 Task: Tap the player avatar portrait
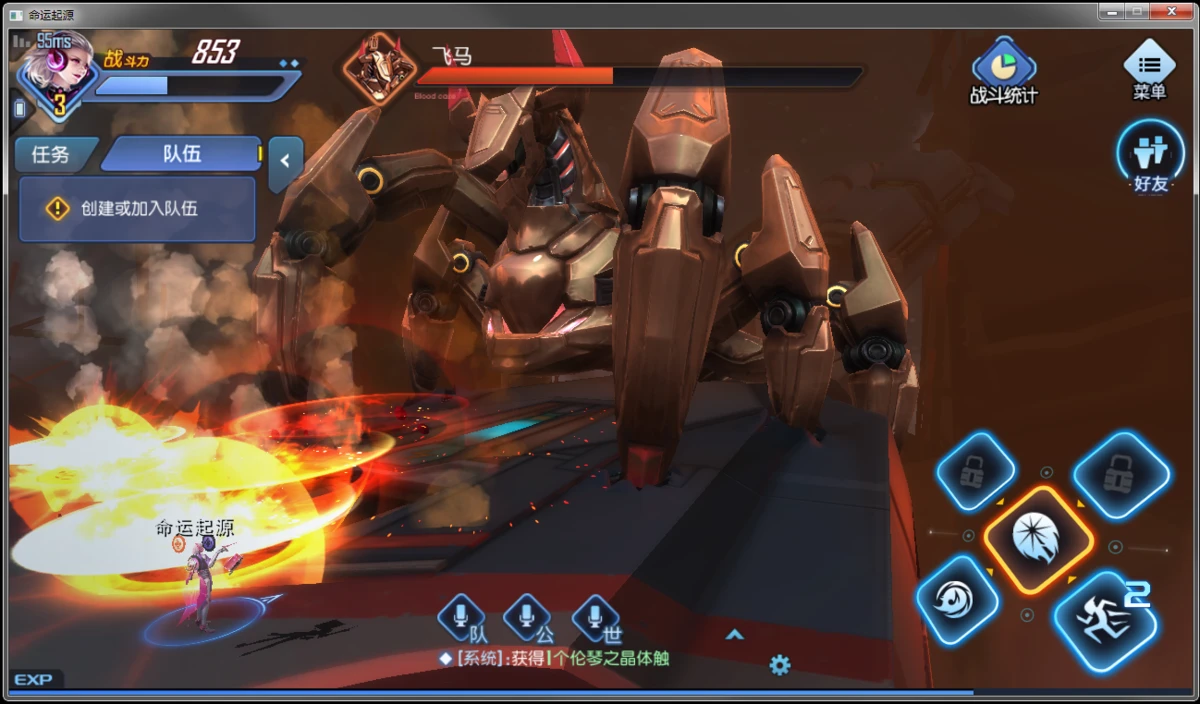pos(54,72)
